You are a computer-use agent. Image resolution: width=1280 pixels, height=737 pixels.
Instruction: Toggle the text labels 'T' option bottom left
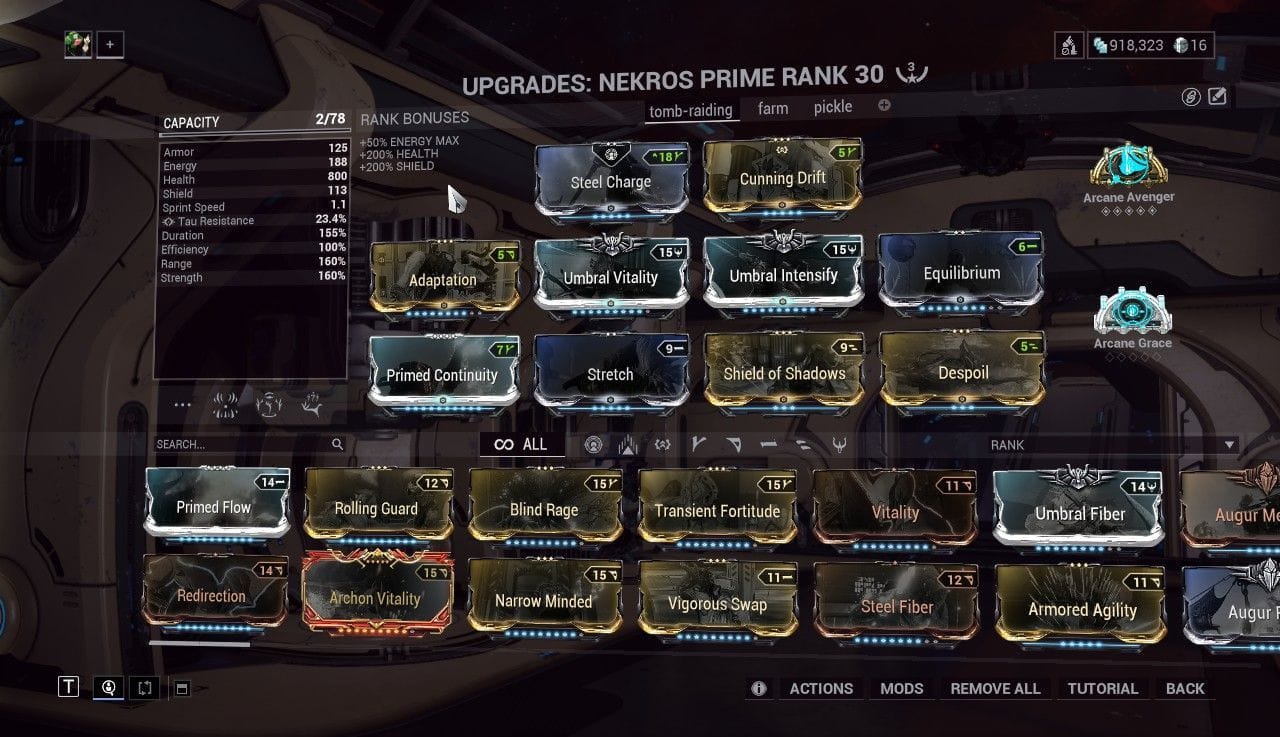coord(68,687)
